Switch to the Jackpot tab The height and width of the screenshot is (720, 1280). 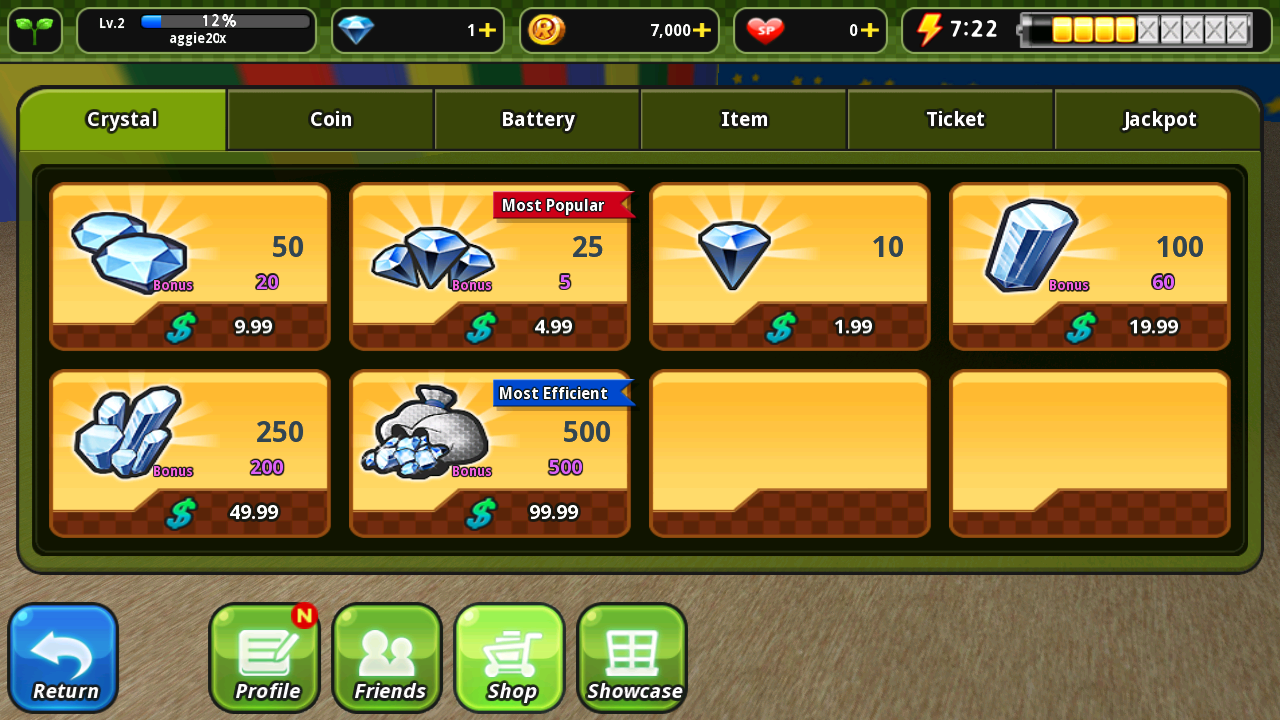(x=1158, y=120)
